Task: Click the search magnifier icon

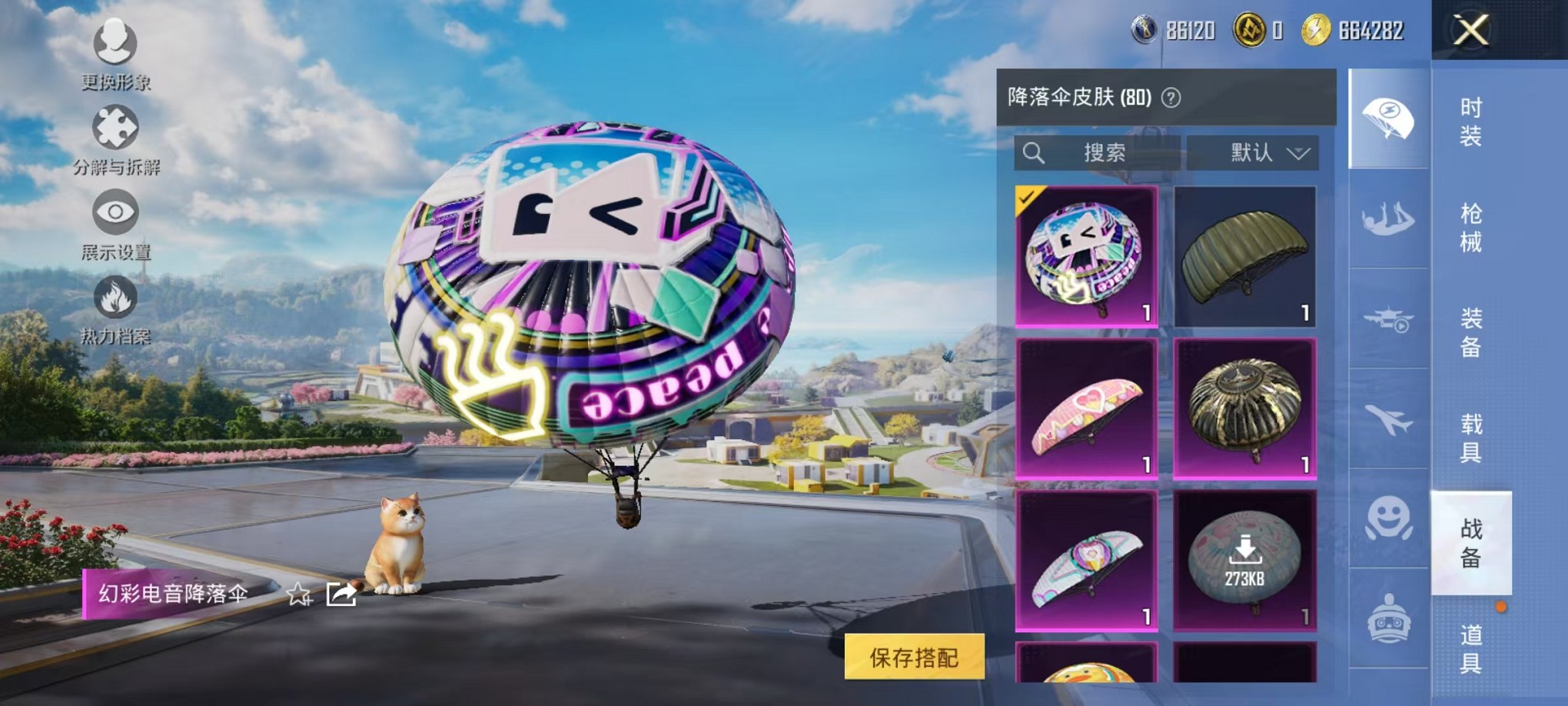Action: pyautogui.click(x=1034, y=152)
